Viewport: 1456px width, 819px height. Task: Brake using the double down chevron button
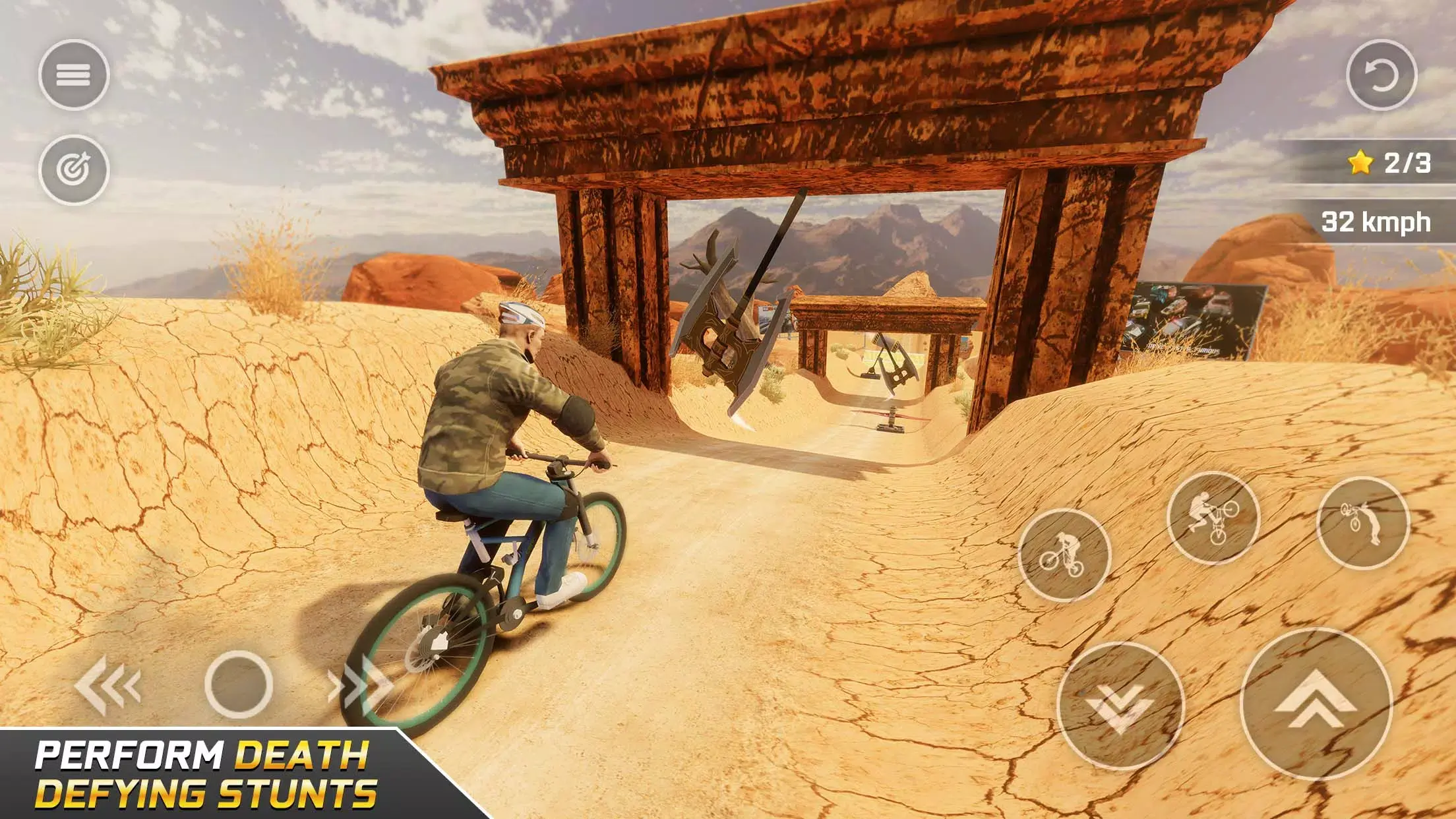pos(1120,706)
